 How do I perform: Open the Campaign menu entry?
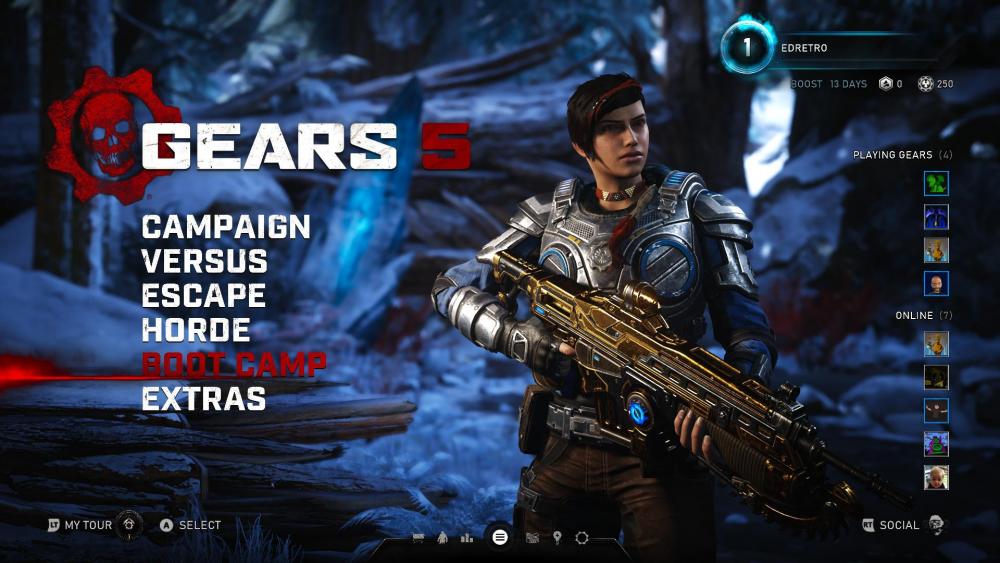(226, 227)
